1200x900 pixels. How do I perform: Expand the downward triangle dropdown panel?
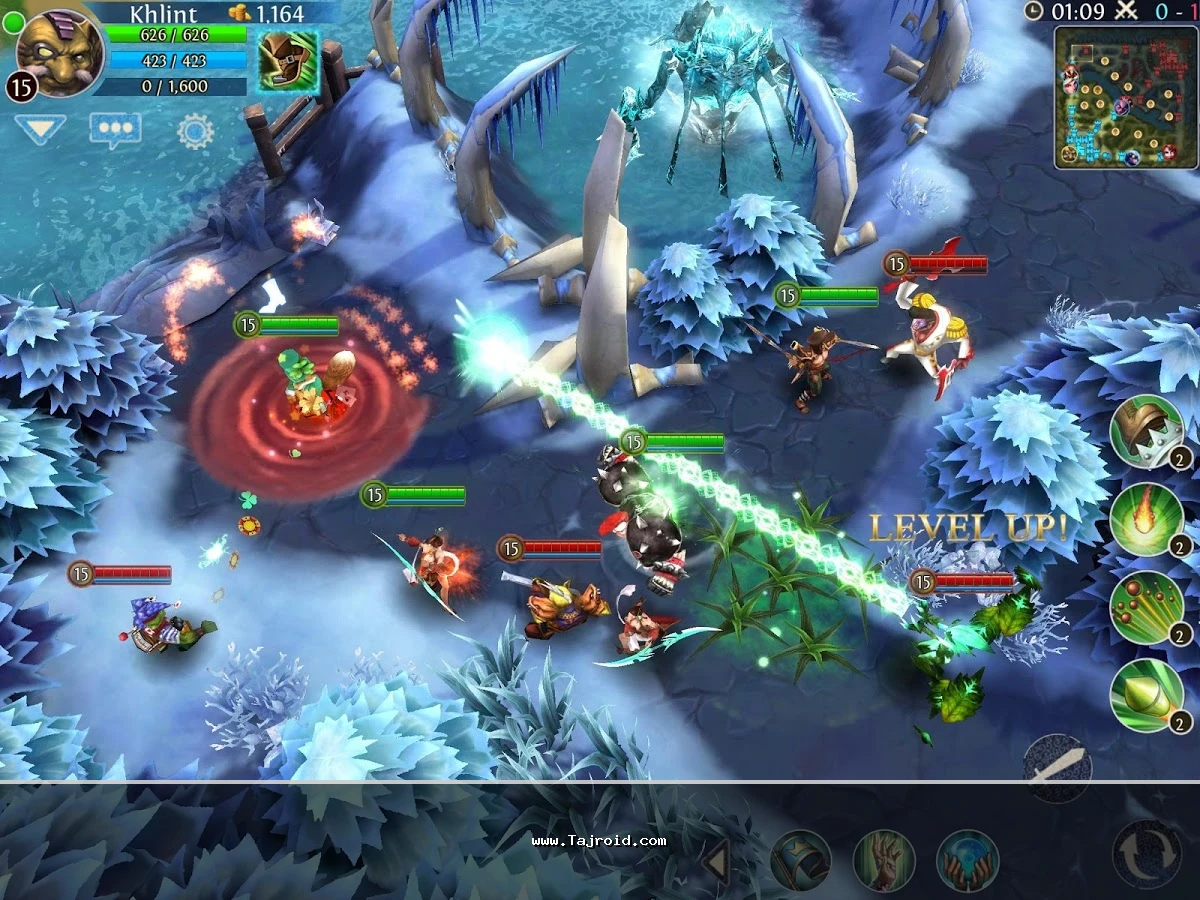[x=40, y=129]
